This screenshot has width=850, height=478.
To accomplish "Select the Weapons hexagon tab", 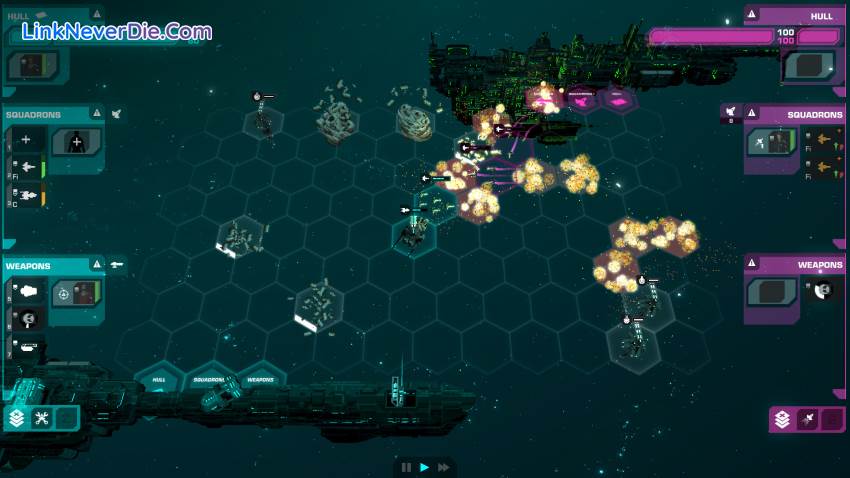I will point(260,380).
